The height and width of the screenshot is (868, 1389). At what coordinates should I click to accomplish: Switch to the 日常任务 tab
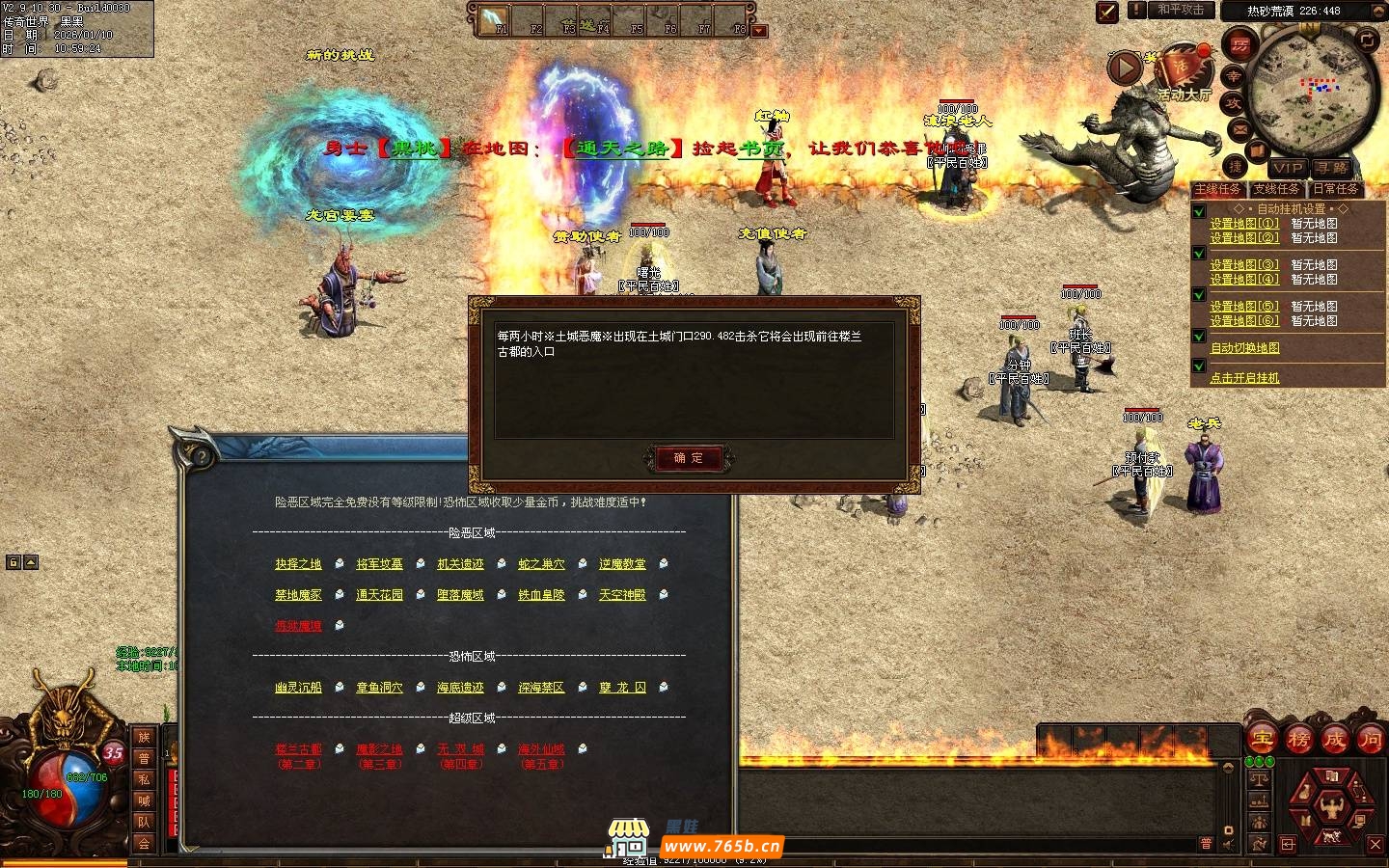(1335, 190)
